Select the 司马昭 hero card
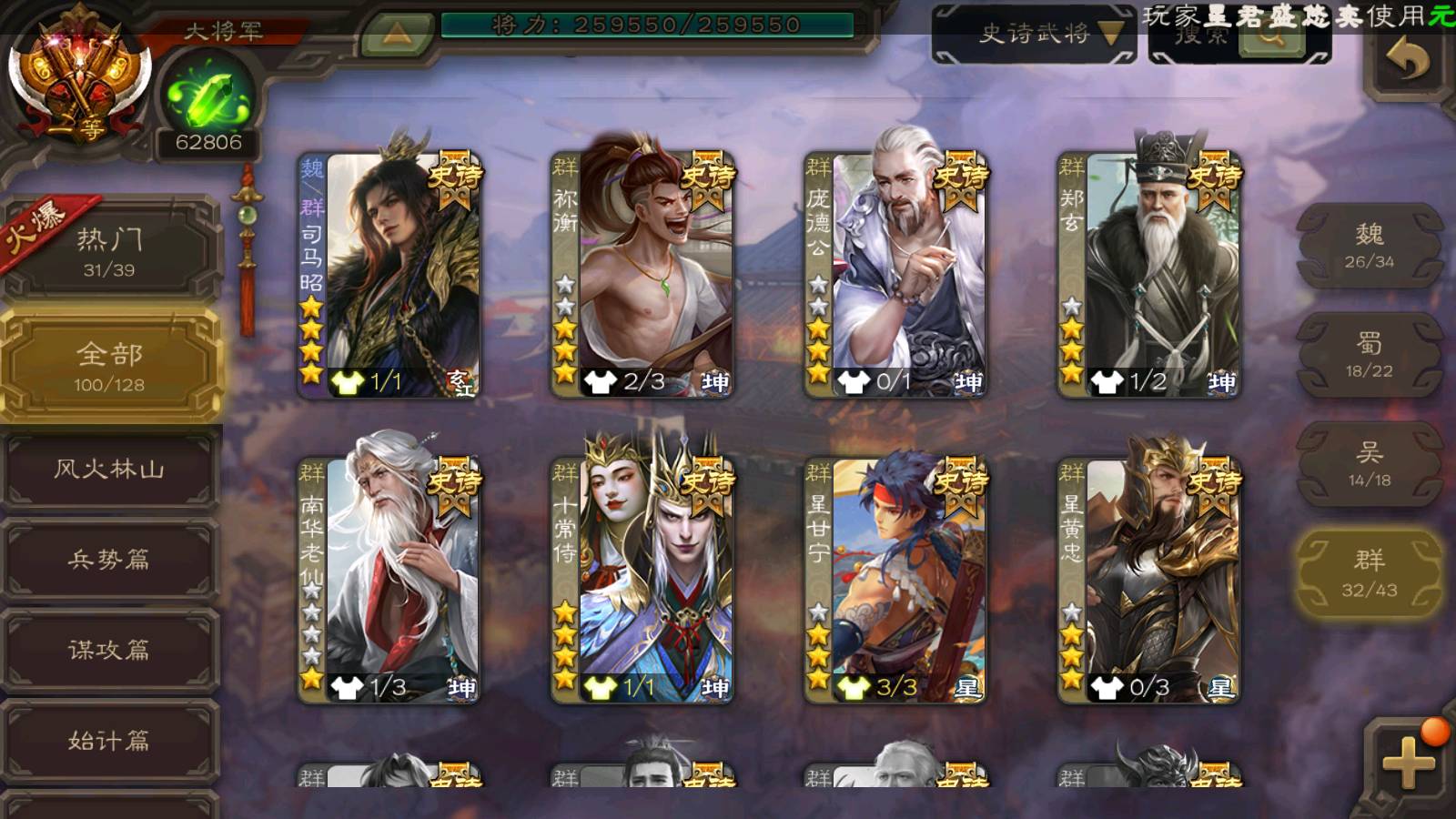This screenshot has width=1456, height=819. [x=390, y=275]
